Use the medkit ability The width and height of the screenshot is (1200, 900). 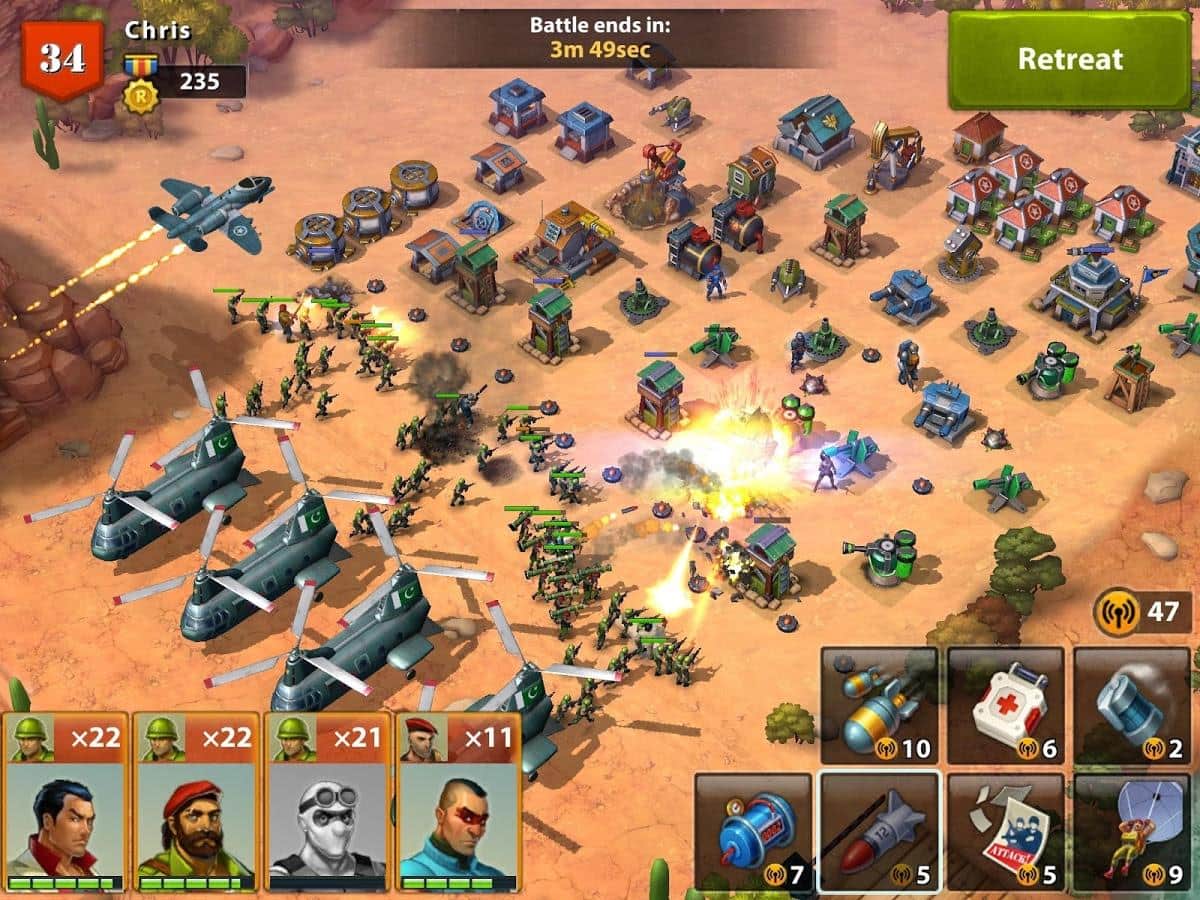coord(1006,706)
